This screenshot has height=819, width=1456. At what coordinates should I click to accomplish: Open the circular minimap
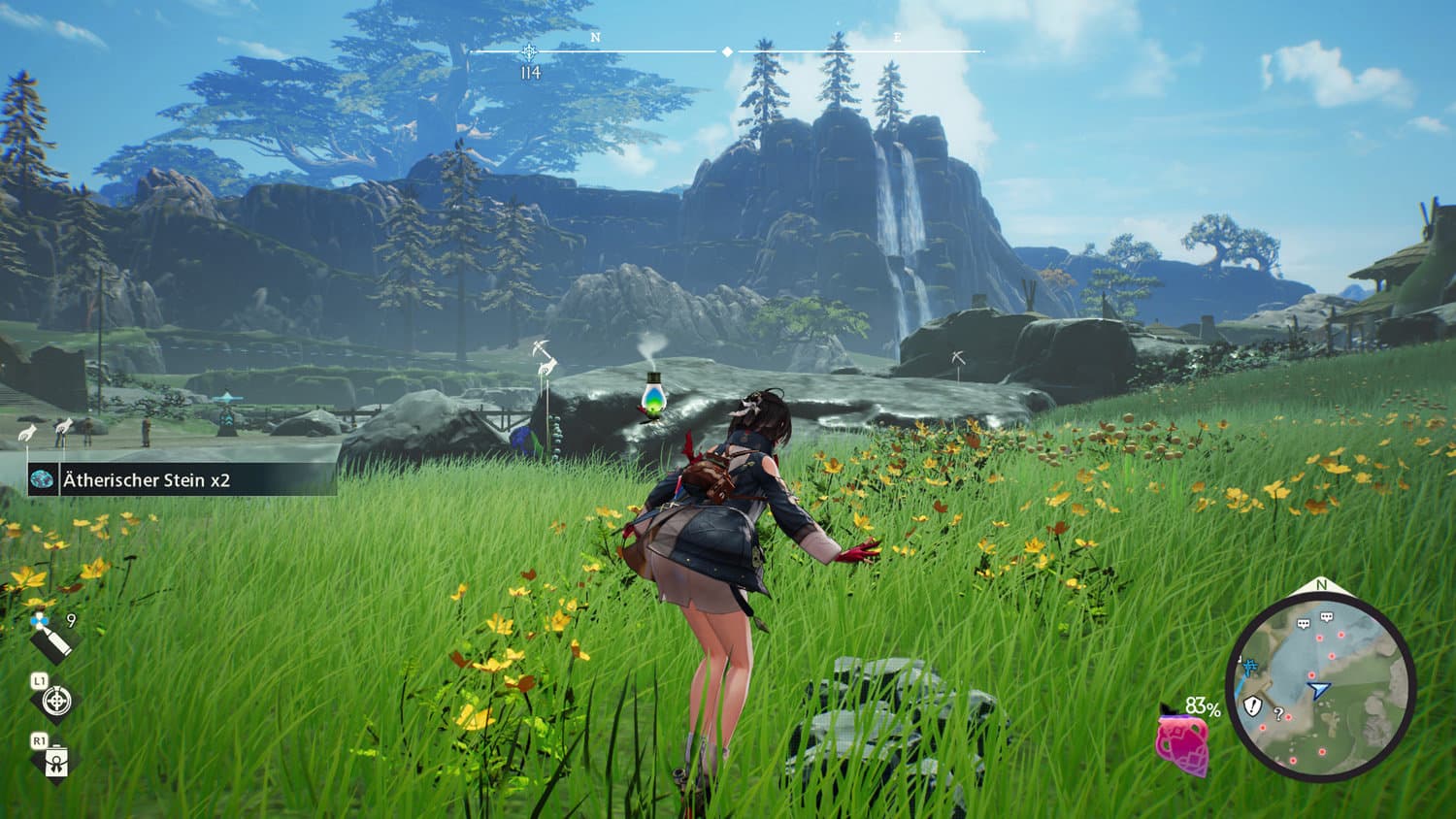(x=1320, y=686)
